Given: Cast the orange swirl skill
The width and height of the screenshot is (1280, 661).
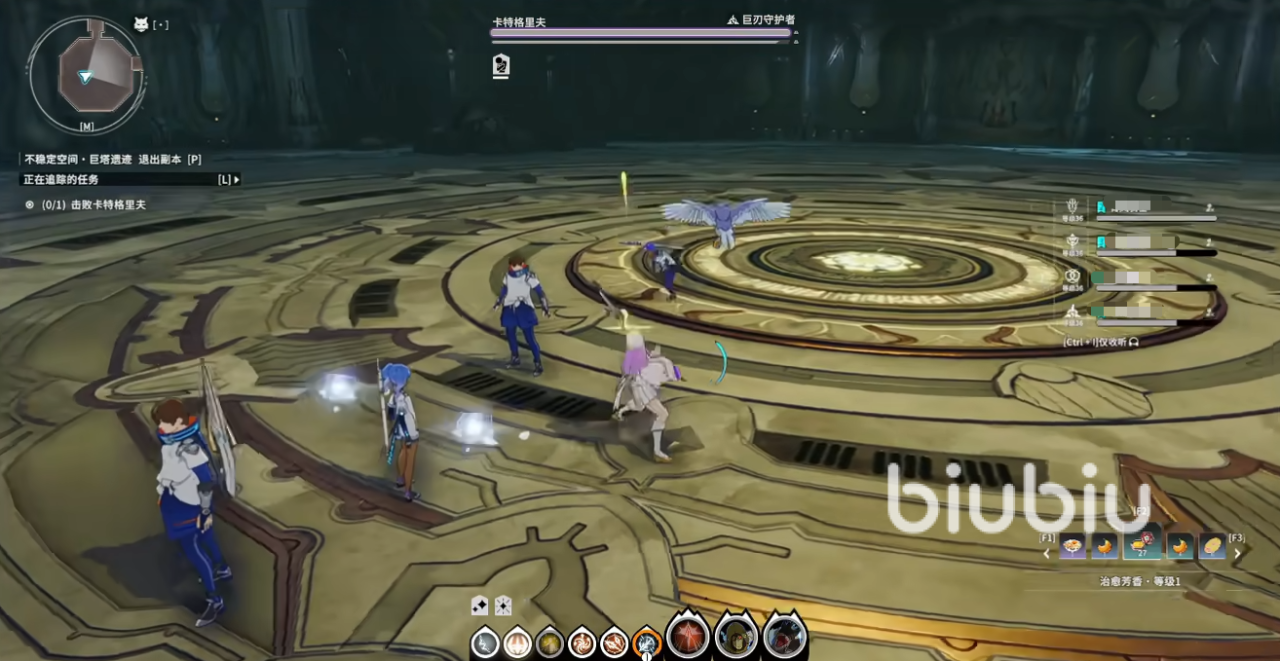Looking at the screenshot, I should (x=582, y=642).
